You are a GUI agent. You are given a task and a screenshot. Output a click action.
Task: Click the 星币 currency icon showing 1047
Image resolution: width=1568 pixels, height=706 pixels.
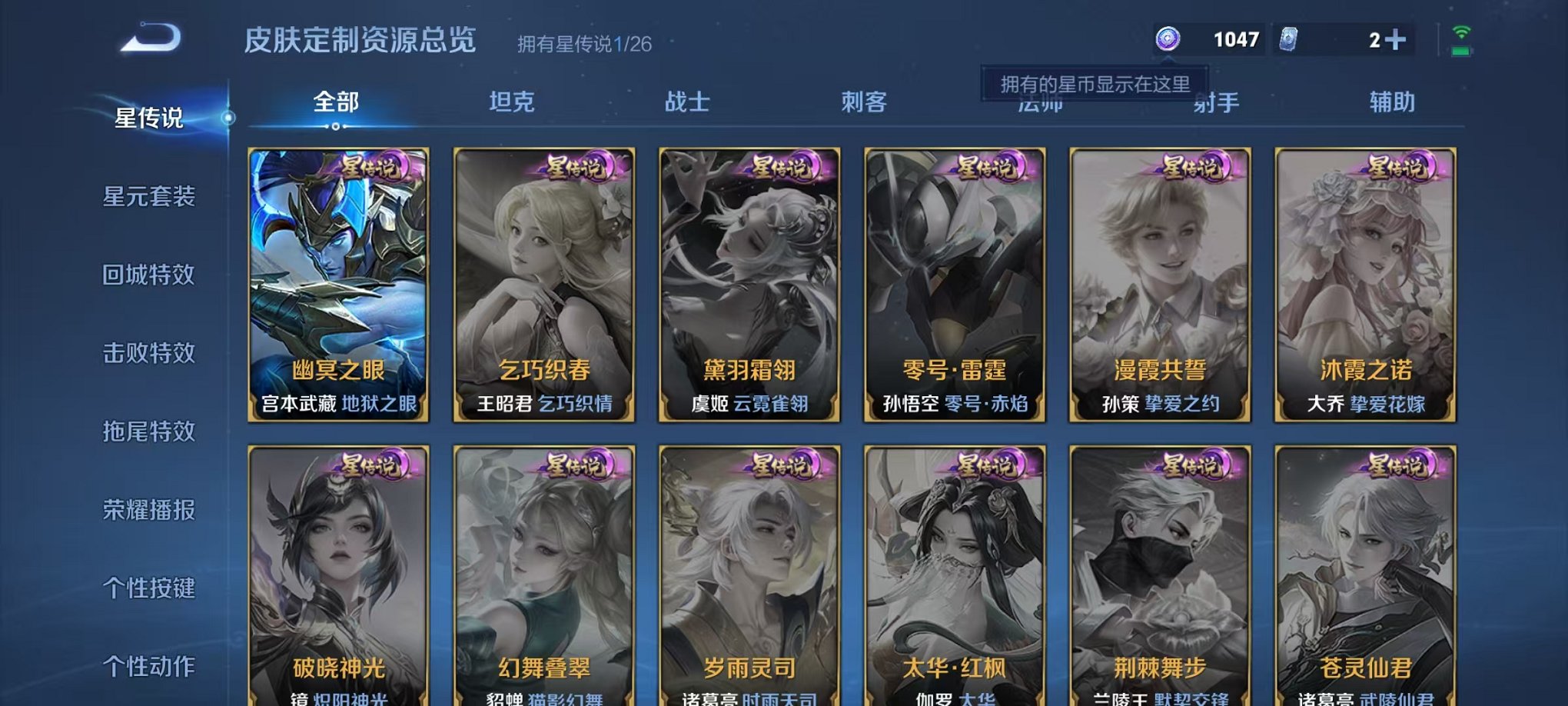(1168, 38)
